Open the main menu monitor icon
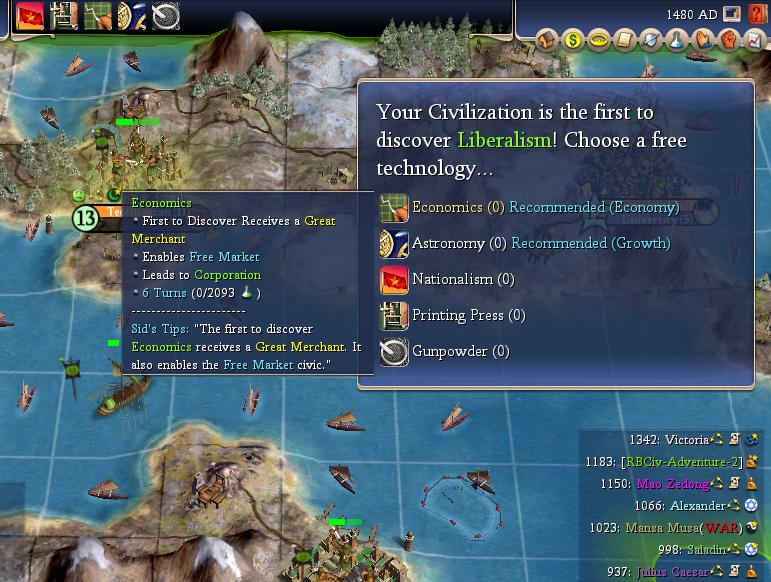Image resolution: width=771 pixels, height=582 pixels. (x=733, y=15)
